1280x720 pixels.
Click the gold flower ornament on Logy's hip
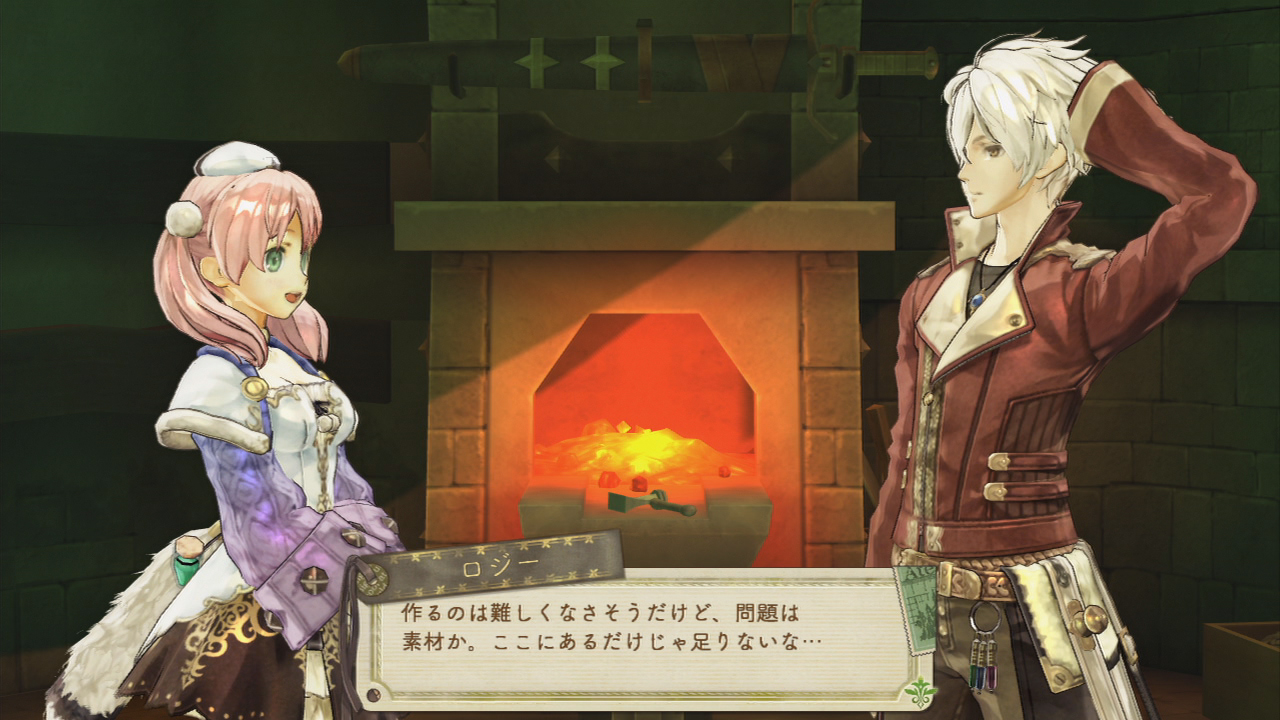(1082, 621)
